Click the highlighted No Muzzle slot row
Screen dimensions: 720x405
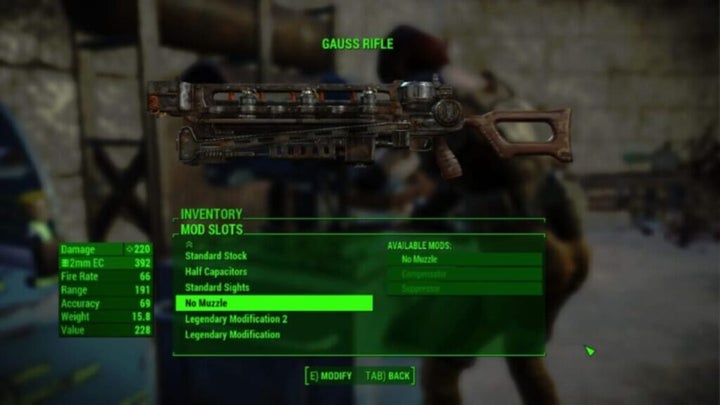[273, 303]
